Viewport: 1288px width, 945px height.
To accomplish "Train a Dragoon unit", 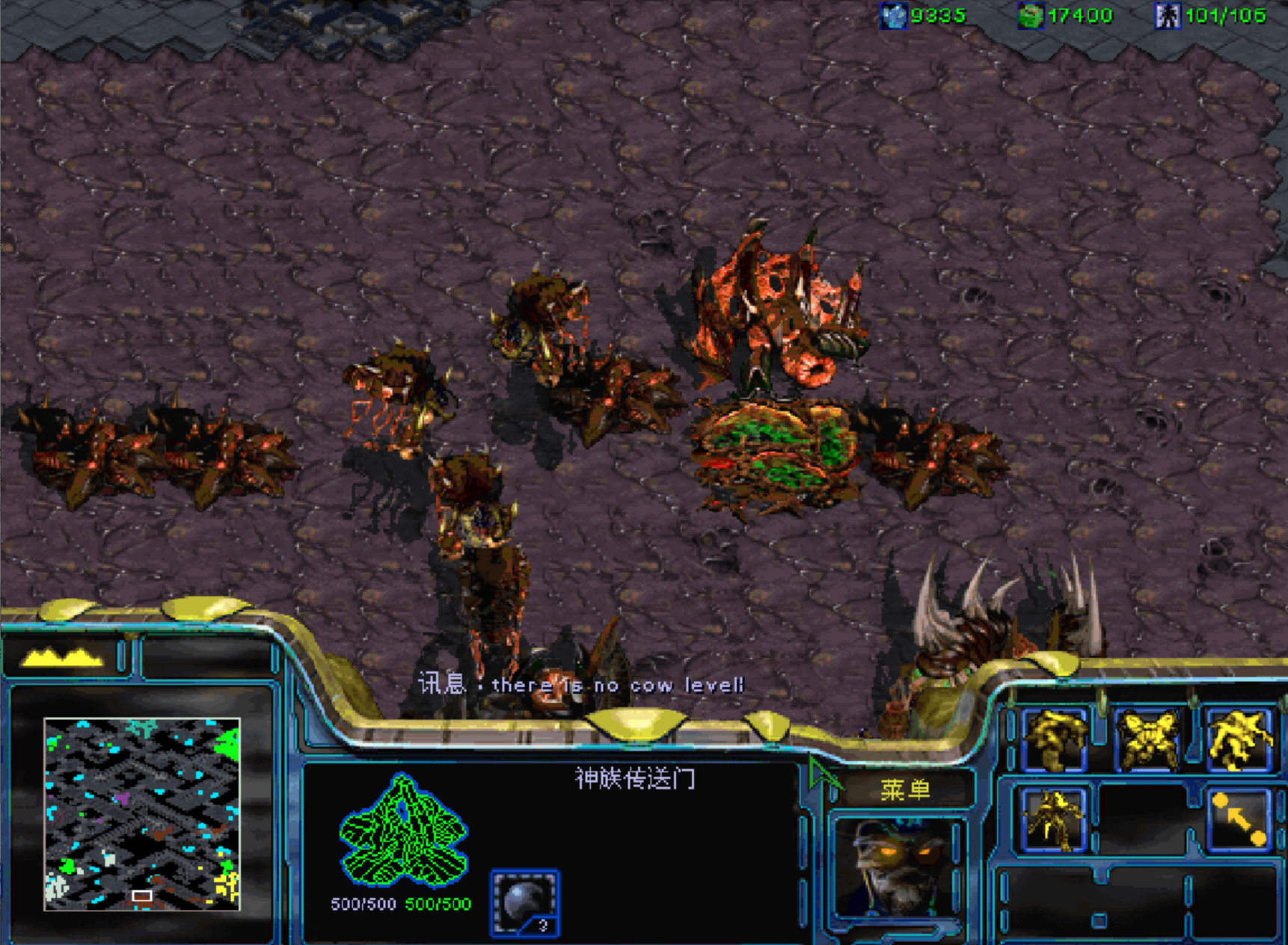I will tap(1147, 740).
